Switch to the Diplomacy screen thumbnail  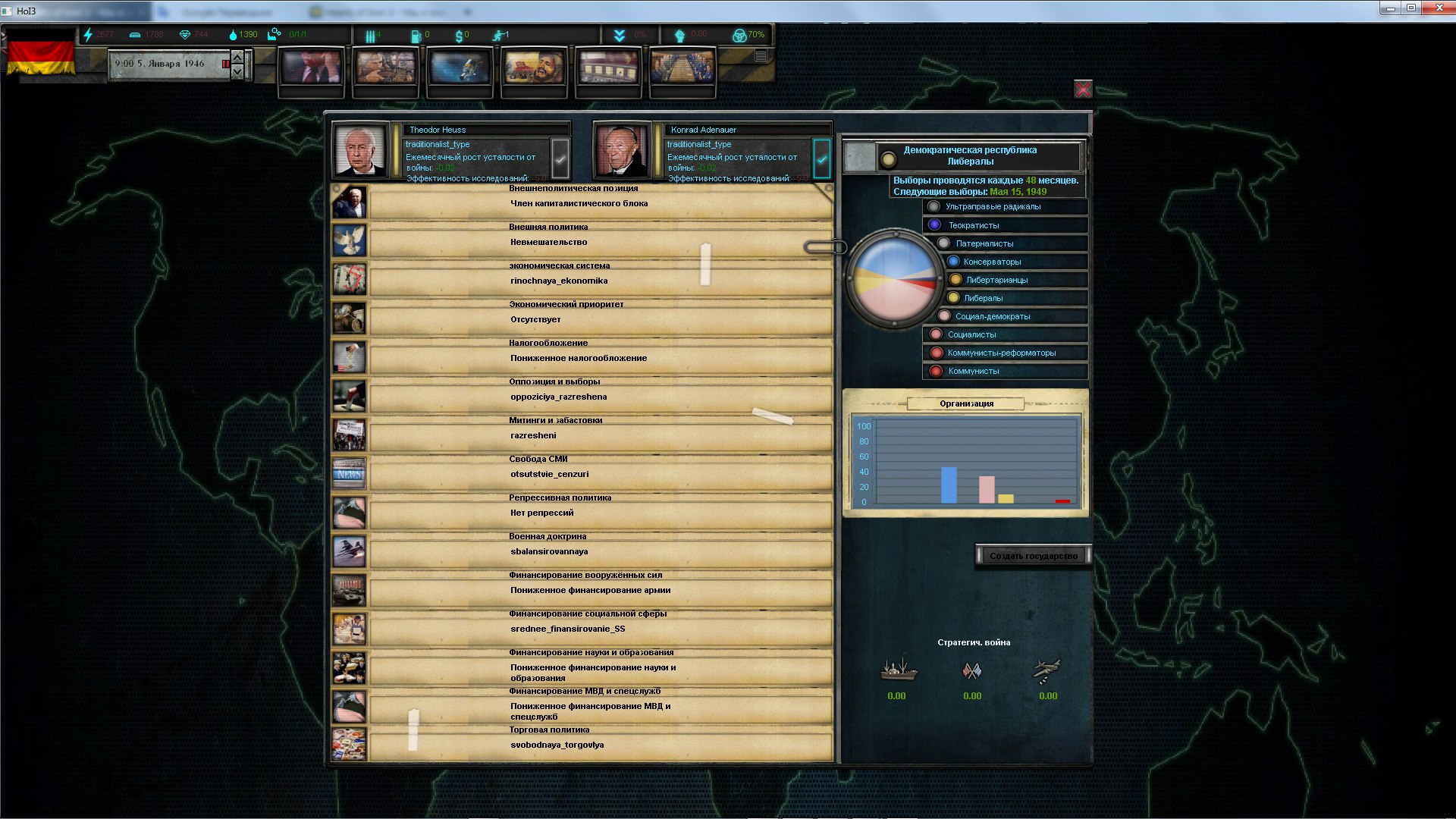pyautogui.click(x=535, y=72)
